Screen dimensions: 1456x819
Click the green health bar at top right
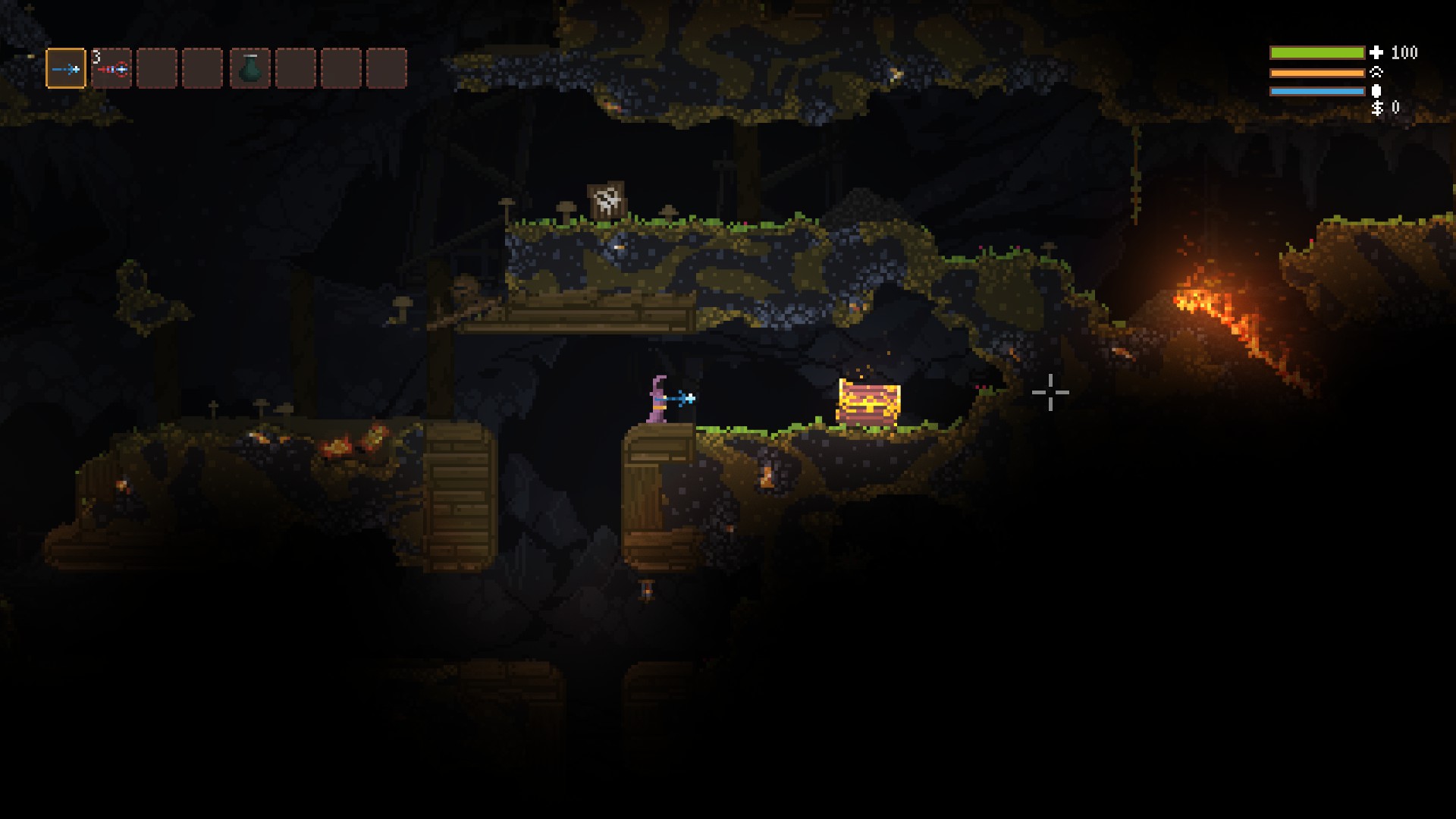pos(1317,53)
